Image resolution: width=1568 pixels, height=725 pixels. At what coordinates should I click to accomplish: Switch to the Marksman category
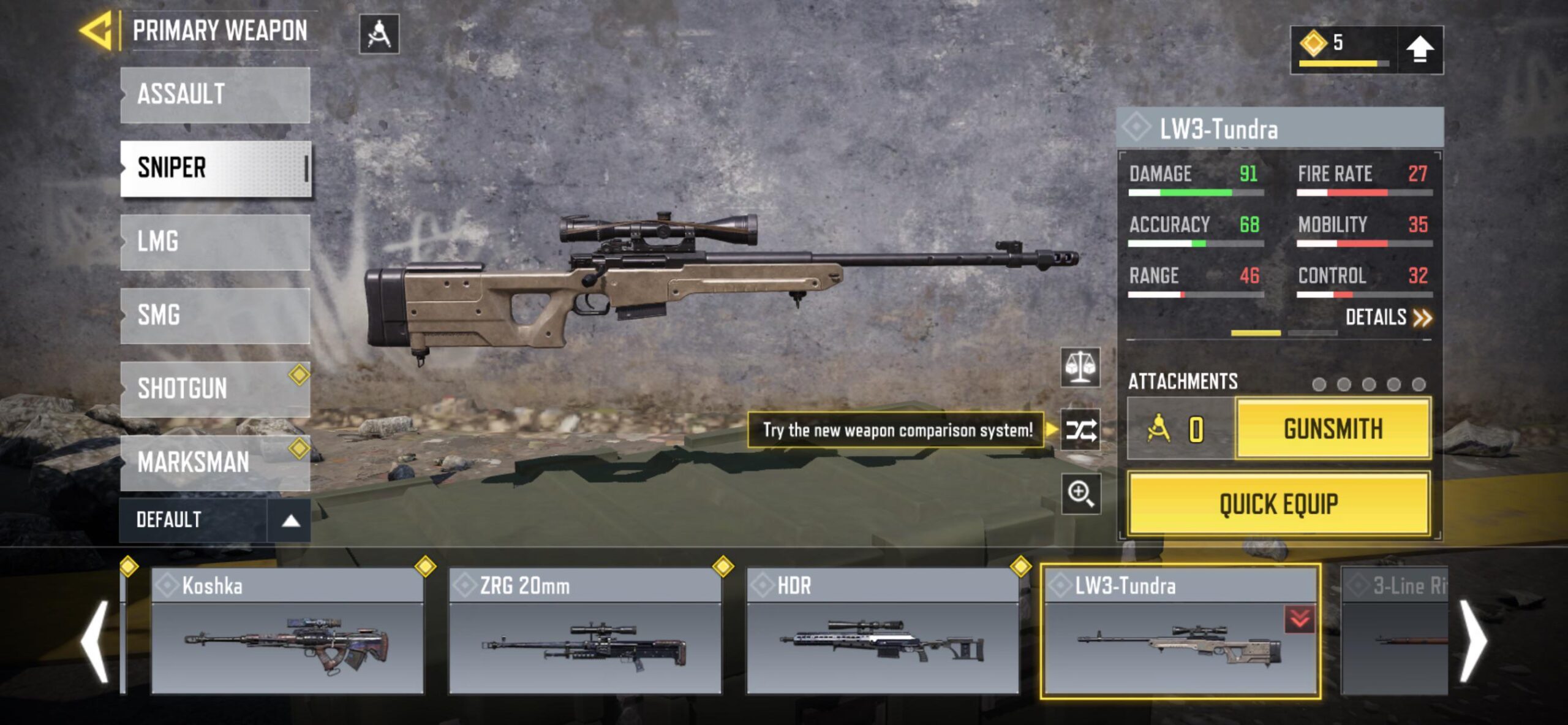coord(215,463)
